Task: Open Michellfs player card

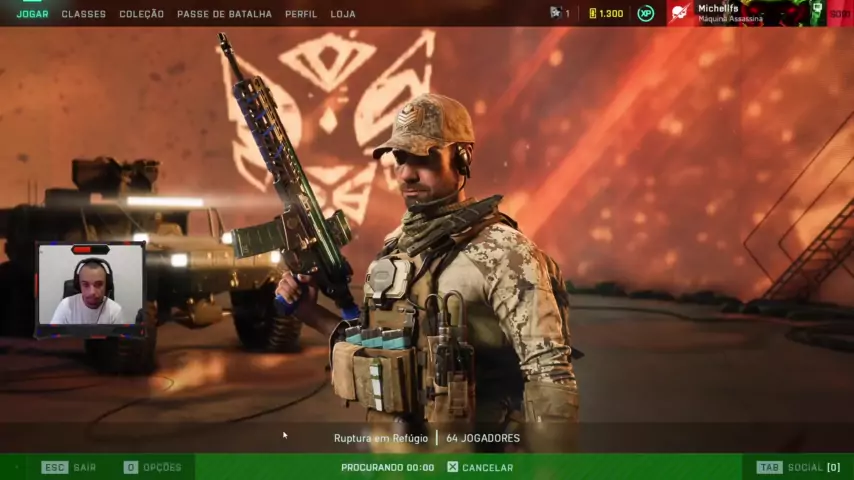Action: pyautogui.click(x=730, y=13)
